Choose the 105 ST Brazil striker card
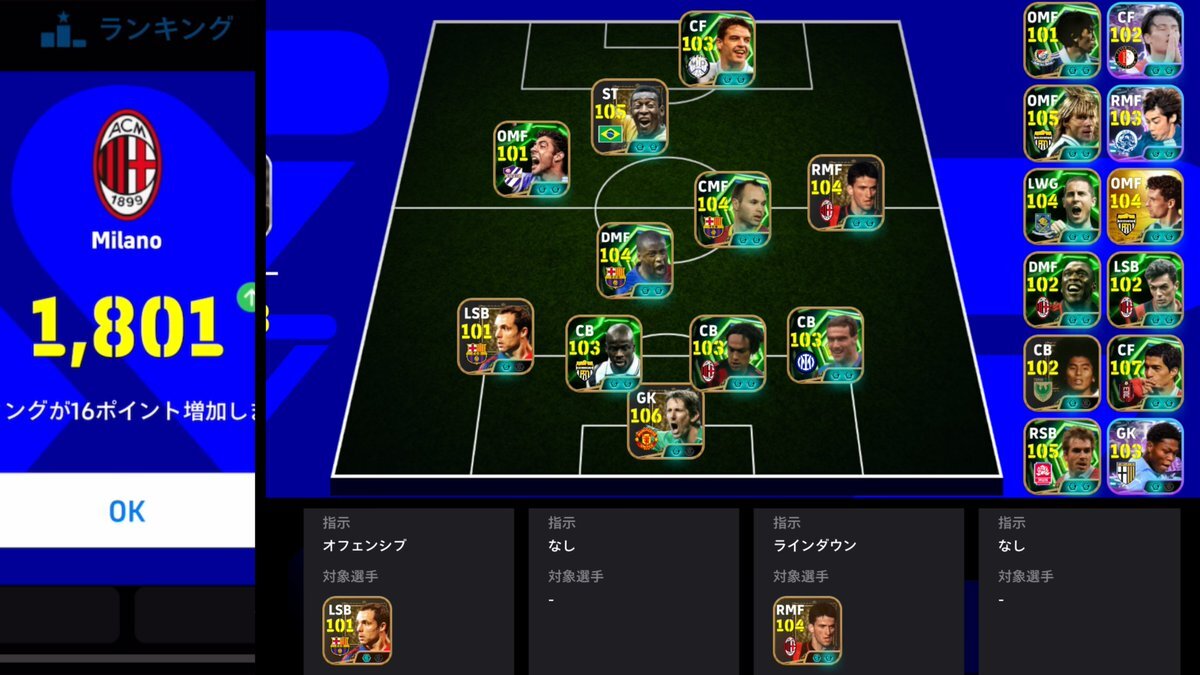1200x675 pixels. click(x=629, y=117)
